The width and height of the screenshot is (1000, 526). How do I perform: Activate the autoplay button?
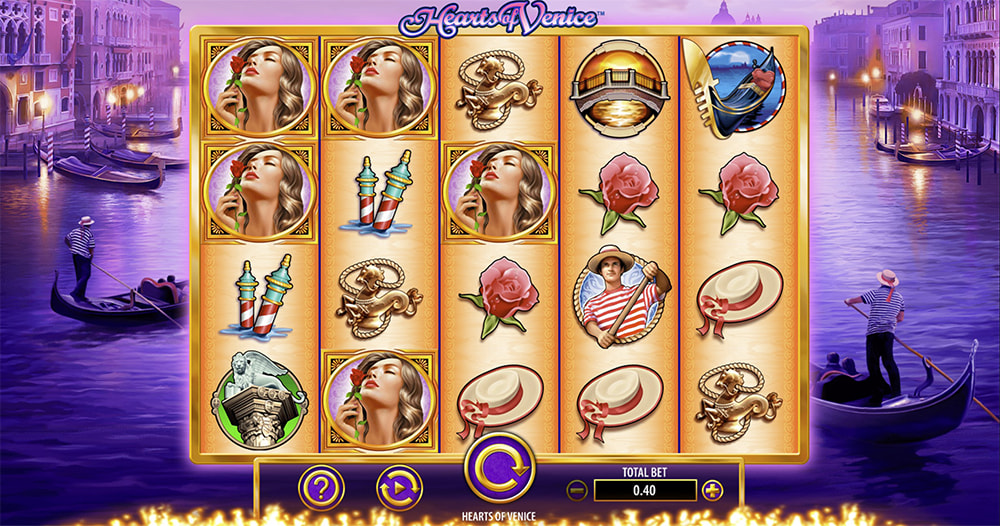pyautogui.click(x=399, y=488)
